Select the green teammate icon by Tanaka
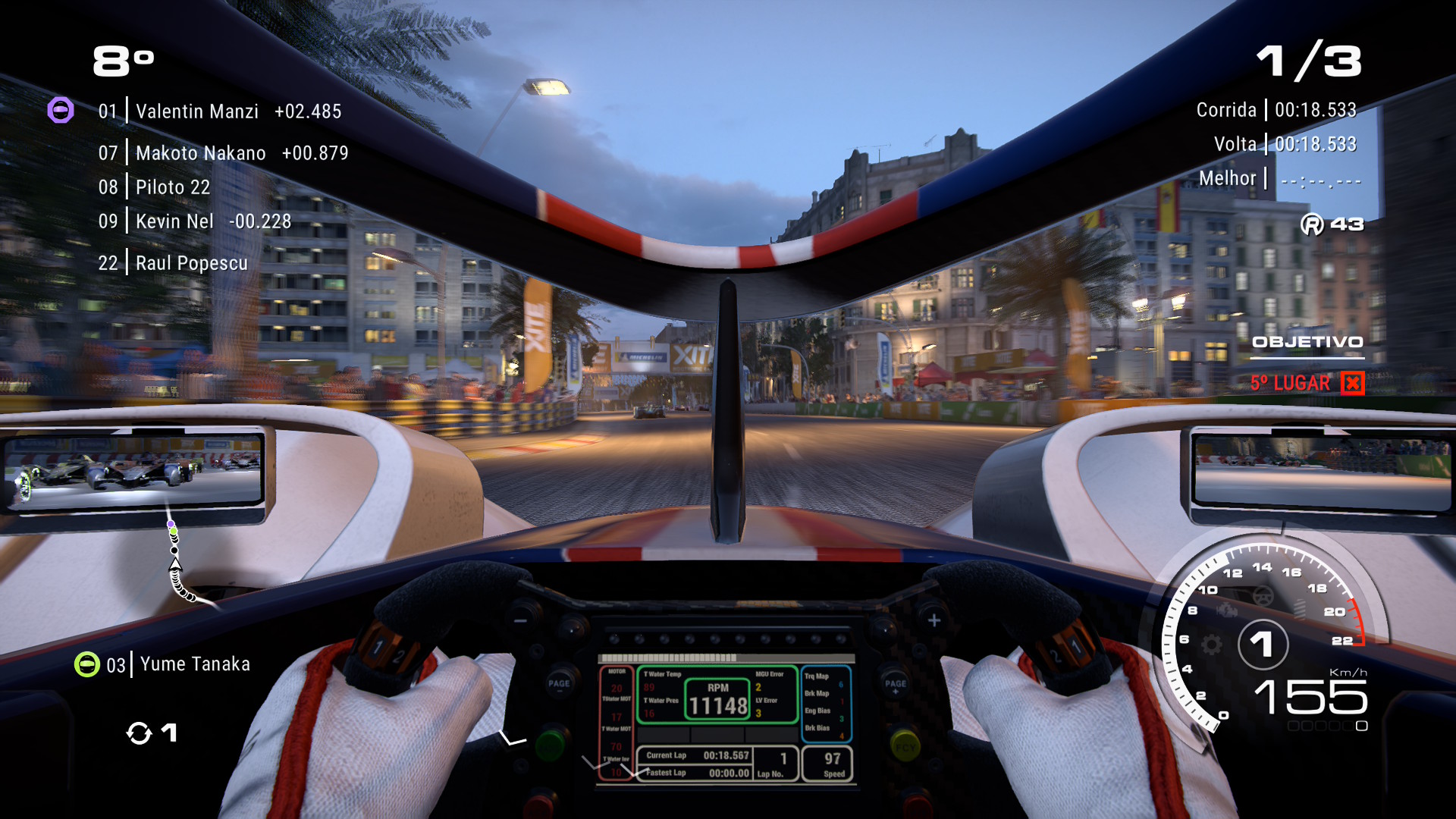The image size is (1456, 819). [87, 665]
